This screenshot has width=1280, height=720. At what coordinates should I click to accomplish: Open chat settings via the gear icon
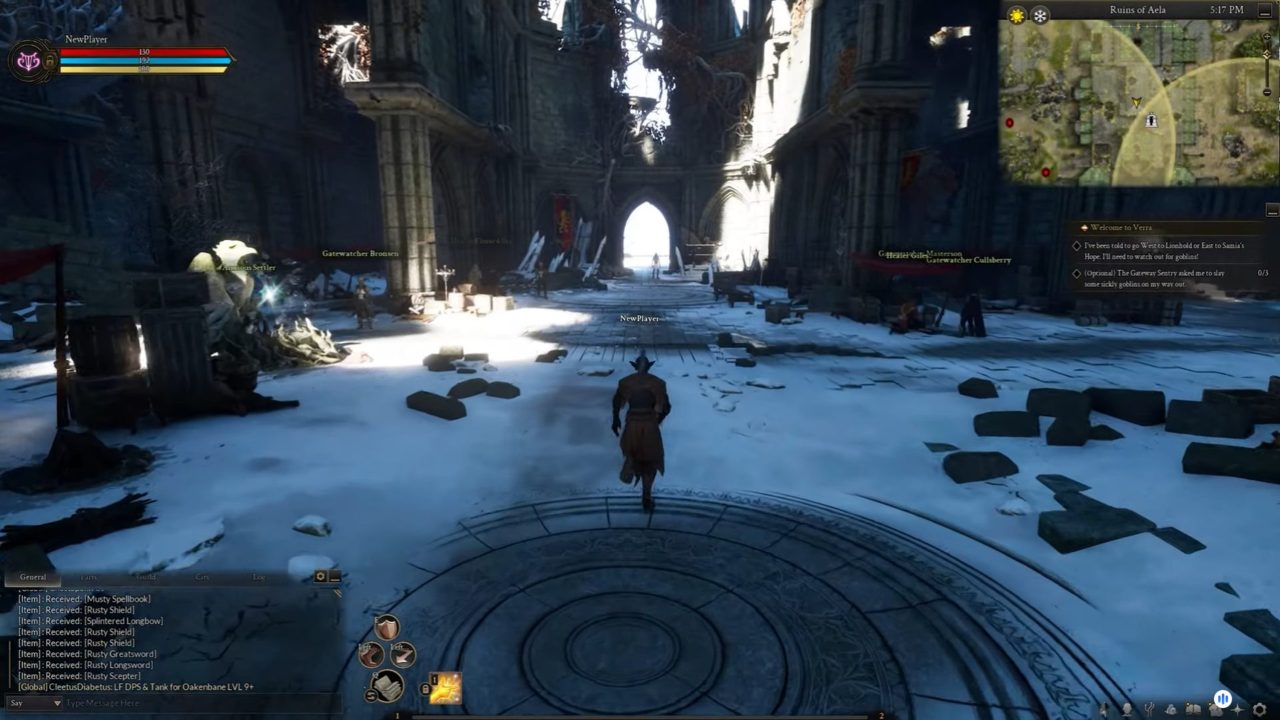pyautogui.click(x=321, y=576)
